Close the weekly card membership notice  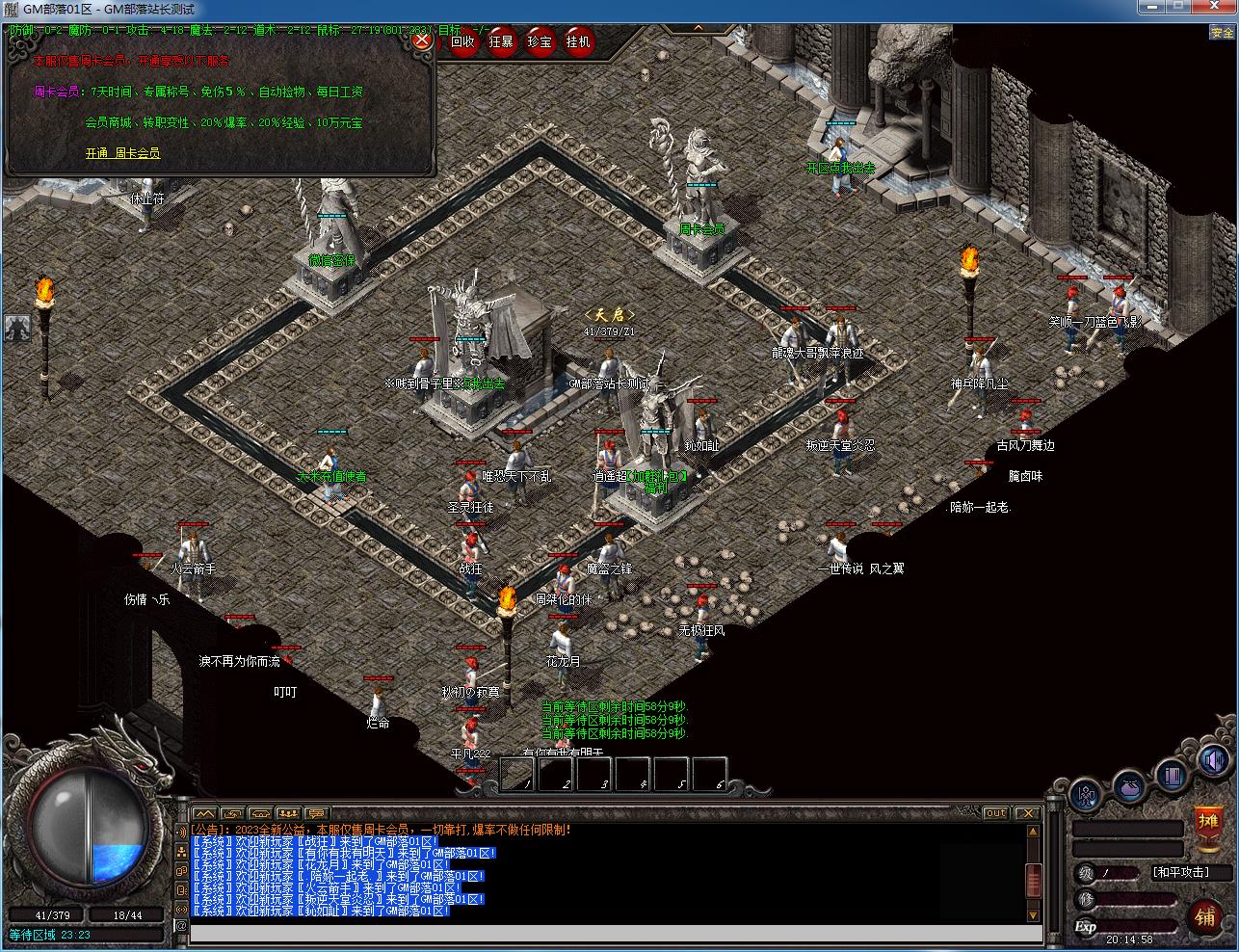point(422,41)
